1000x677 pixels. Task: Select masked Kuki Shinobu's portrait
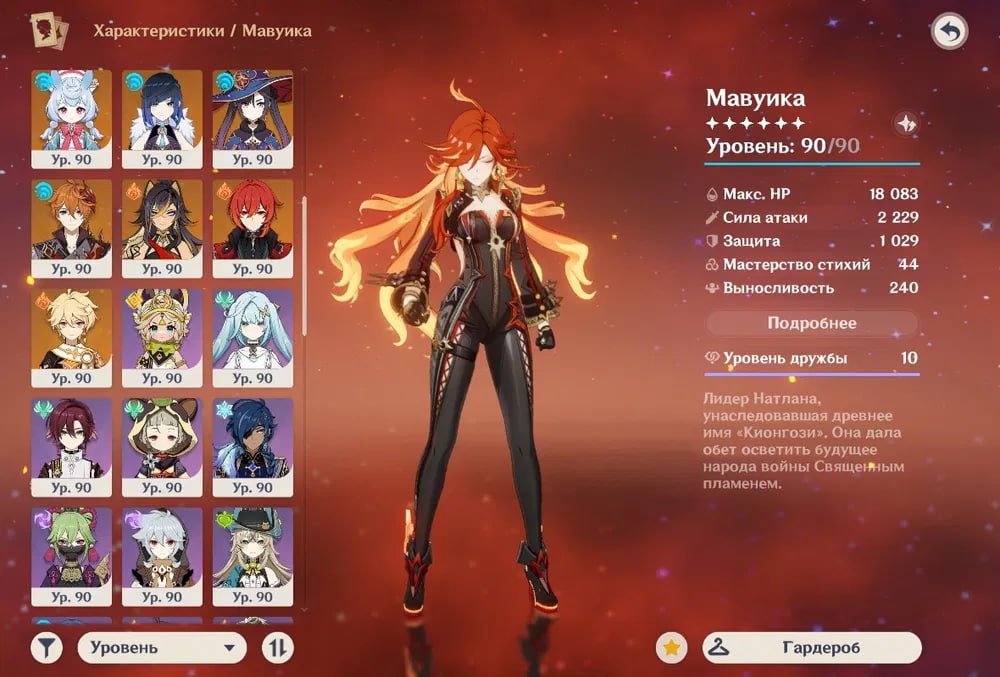tap(71, 548)
